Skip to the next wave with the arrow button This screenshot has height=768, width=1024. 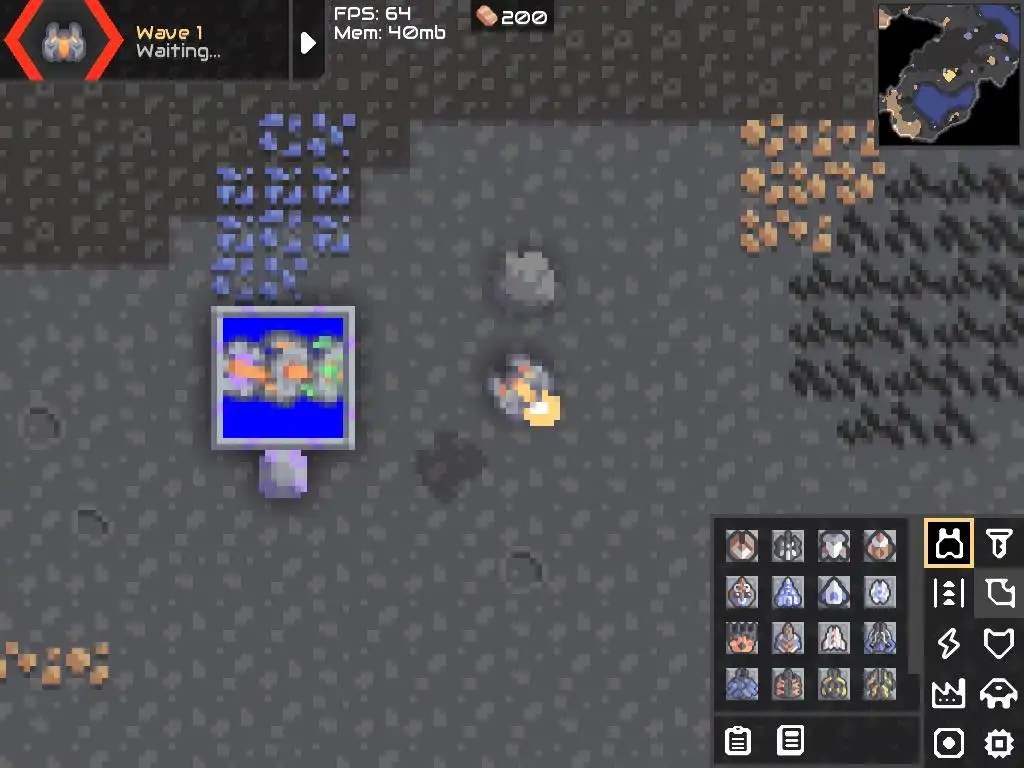pos(308,42)
